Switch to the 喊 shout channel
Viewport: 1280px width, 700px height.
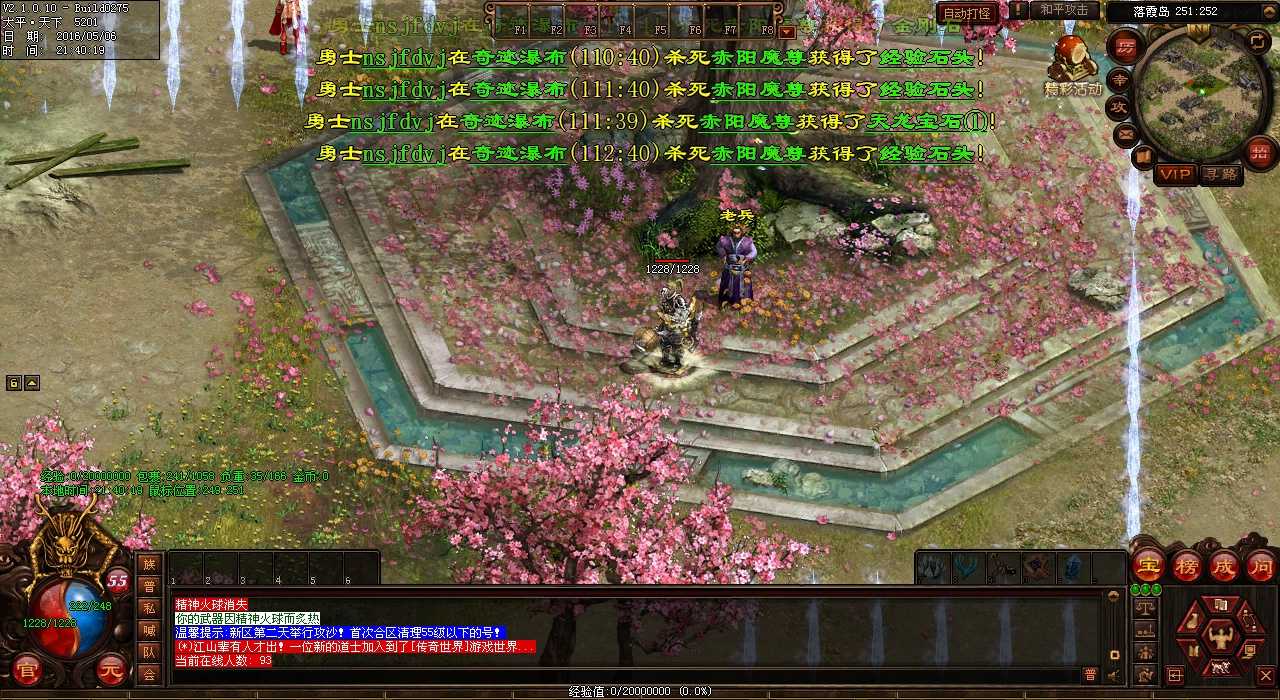pos(149,630)
